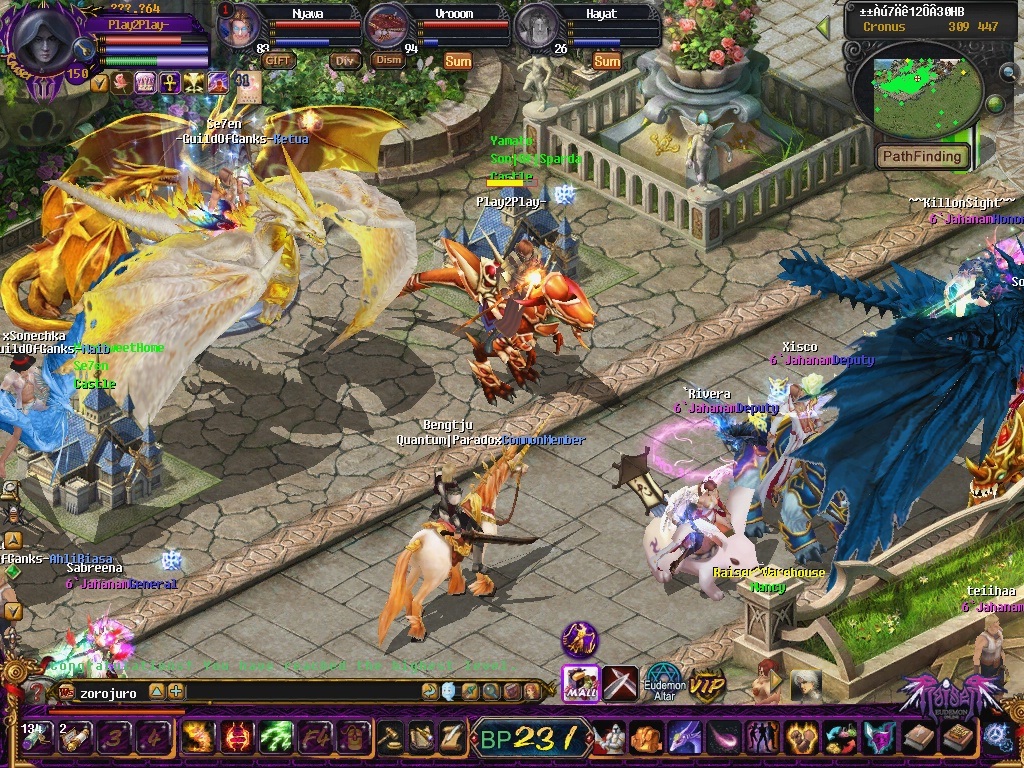Click the hammer icon in bottom bar
The height and width of the screenshot is (768, 1024).
coord(391,738)
